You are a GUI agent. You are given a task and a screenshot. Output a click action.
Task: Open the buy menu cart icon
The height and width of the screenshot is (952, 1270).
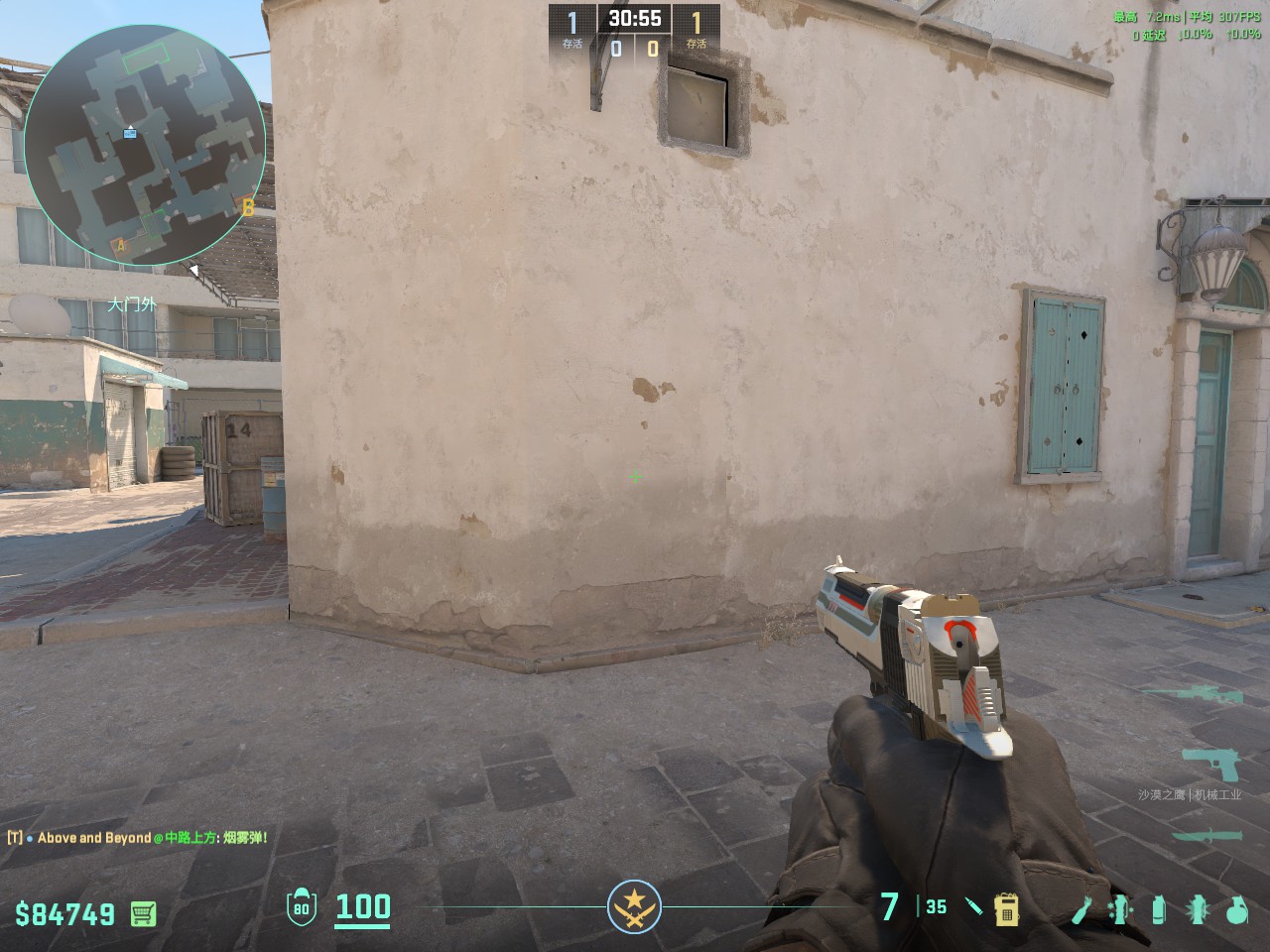click(144, 912)
